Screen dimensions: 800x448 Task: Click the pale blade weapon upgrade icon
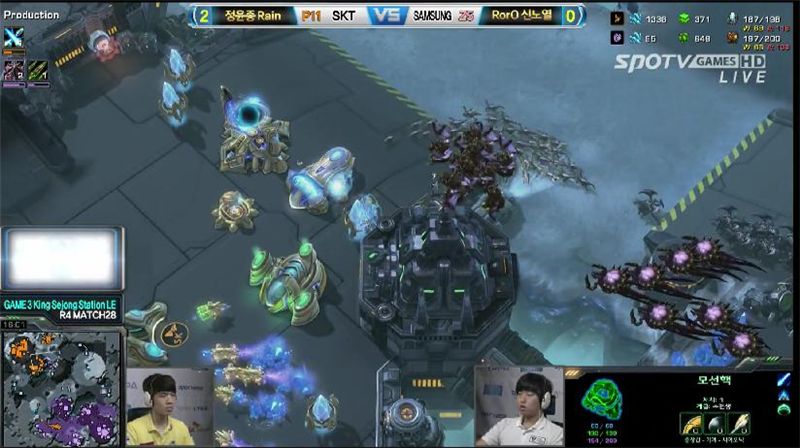coord(738,423)
